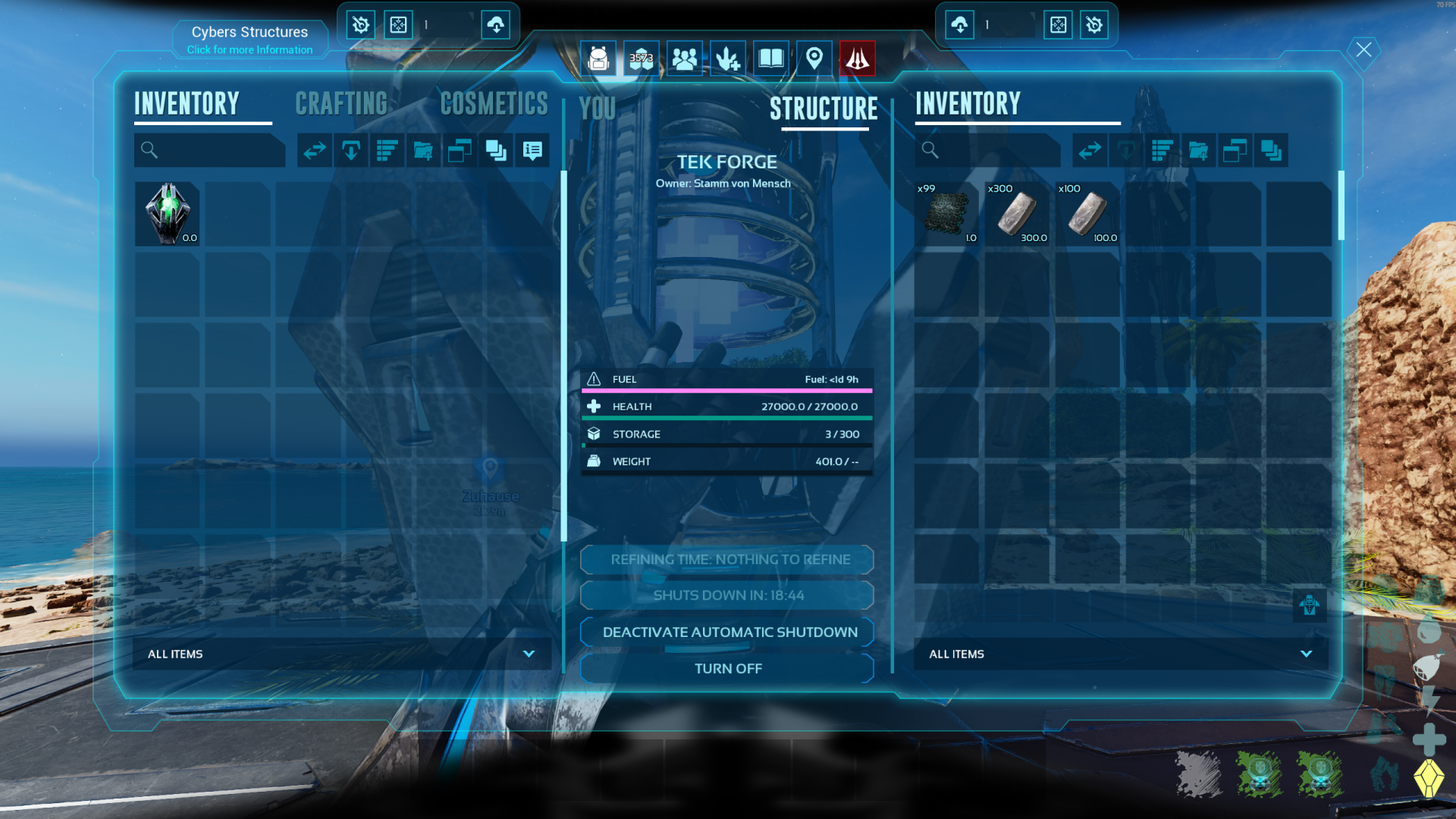The height and width of the screenshot is (819, 1456).
Task: Open the map marker menu icon
Action: pos(814,58)
